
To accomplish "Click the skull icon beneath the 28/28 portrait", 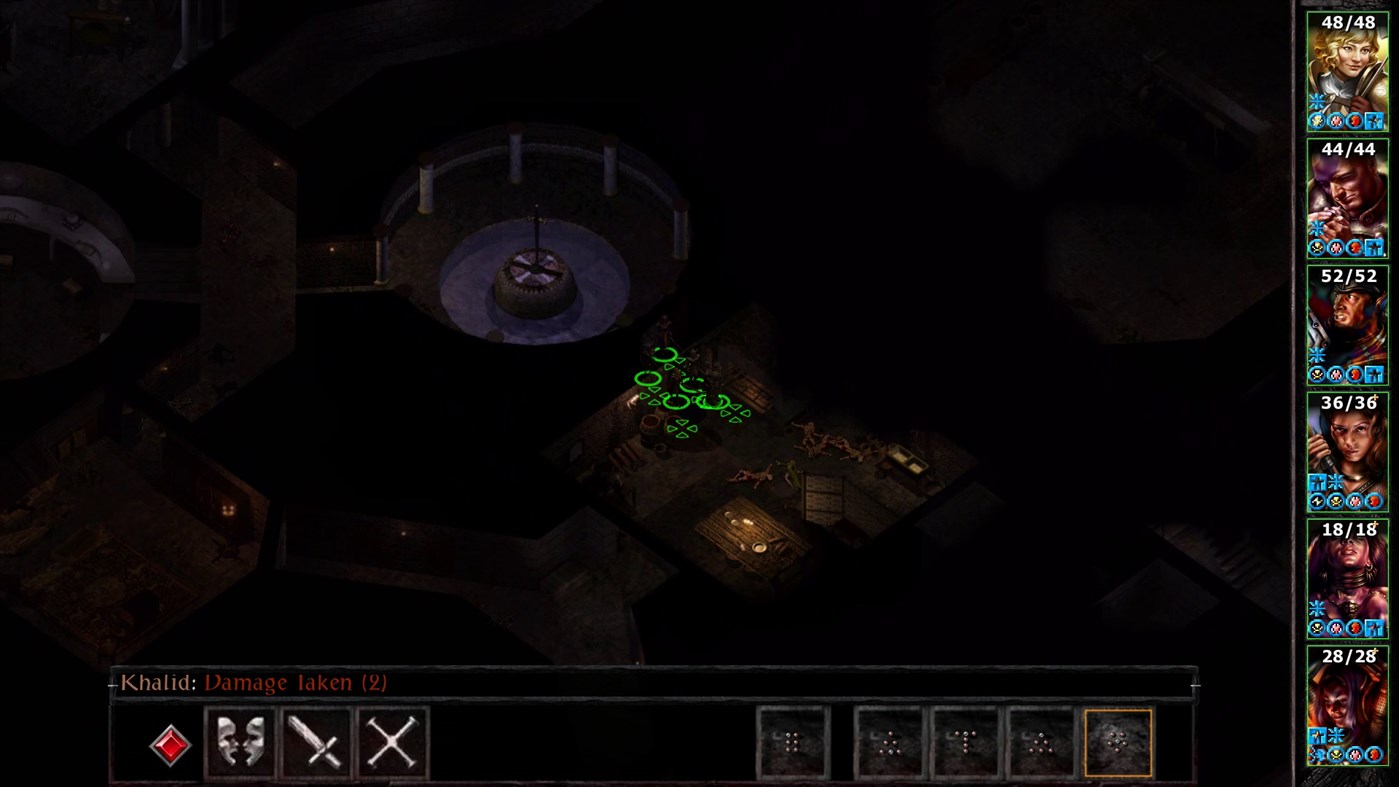I will click(x=1335, y=756).
